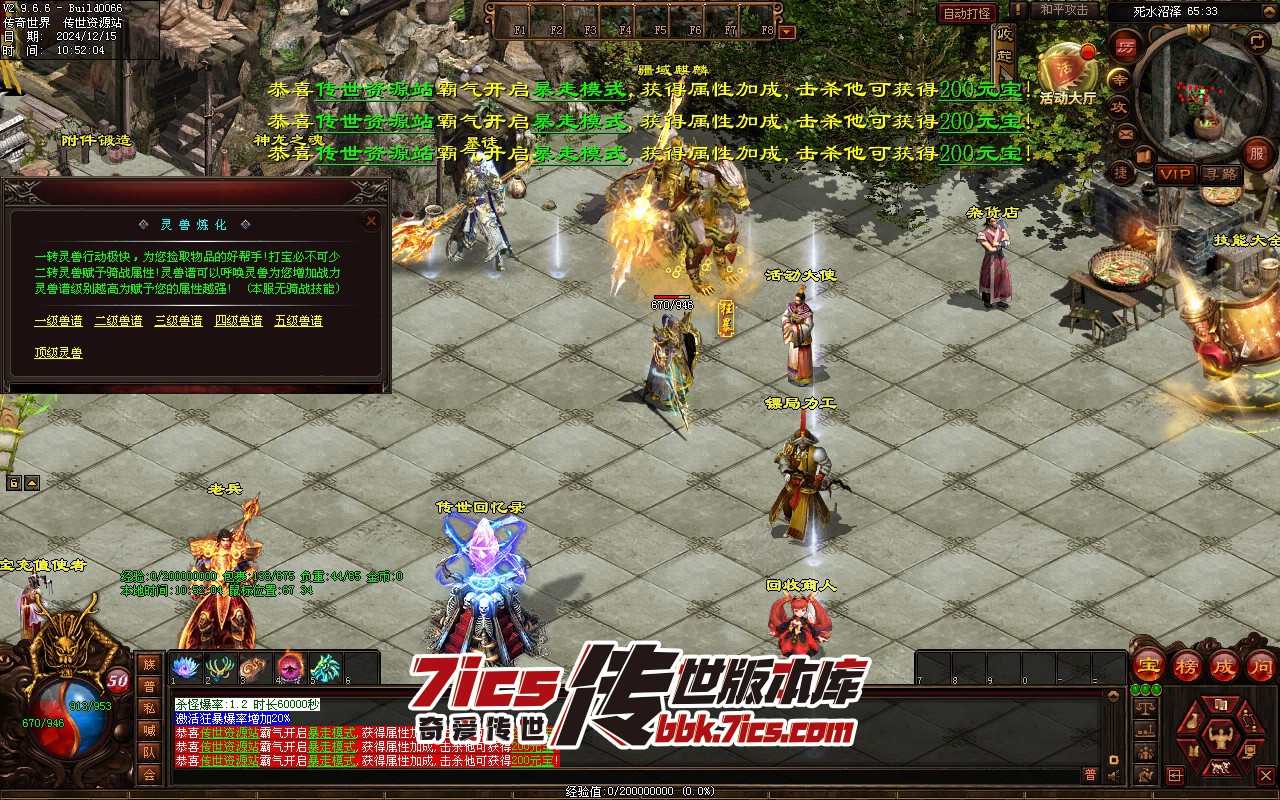Open the 活动大厅 event hall icon
1280x800 pixels.
1067,72
